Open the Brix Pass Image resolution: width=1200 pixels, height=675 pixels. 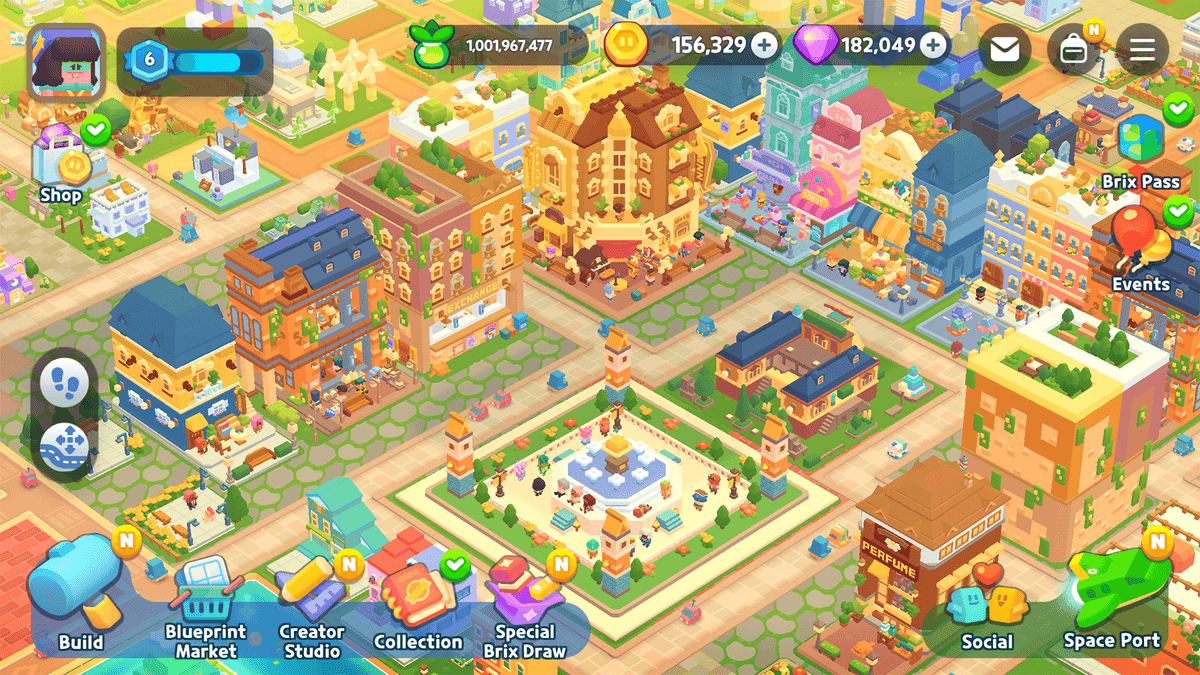[1141, 150]
